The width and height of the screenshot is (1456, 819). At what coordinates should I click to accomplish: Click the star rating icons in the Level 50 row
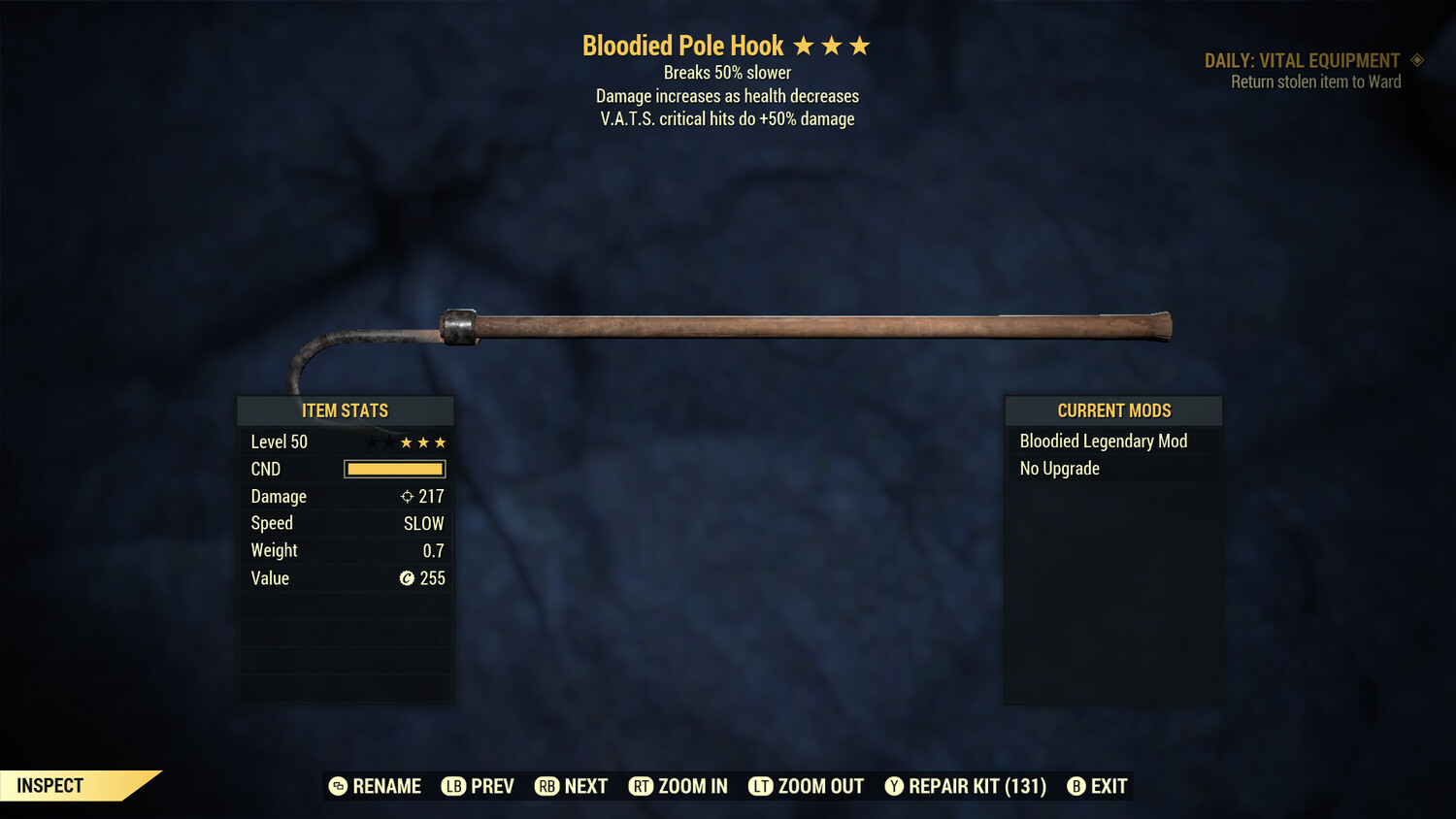(x=404, y=442)
